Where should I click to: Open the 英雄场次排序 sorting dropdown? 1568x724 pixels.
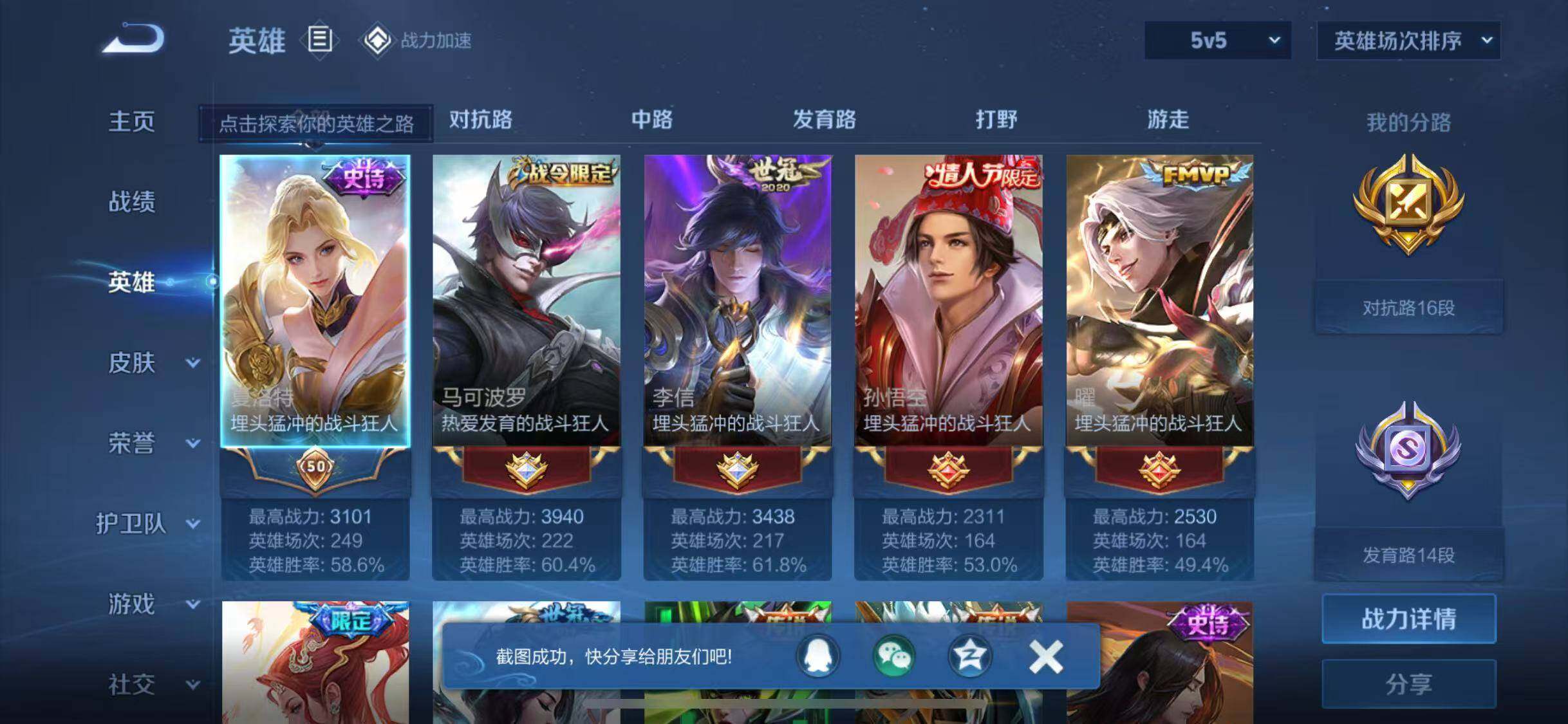(x=1408, y=41)
